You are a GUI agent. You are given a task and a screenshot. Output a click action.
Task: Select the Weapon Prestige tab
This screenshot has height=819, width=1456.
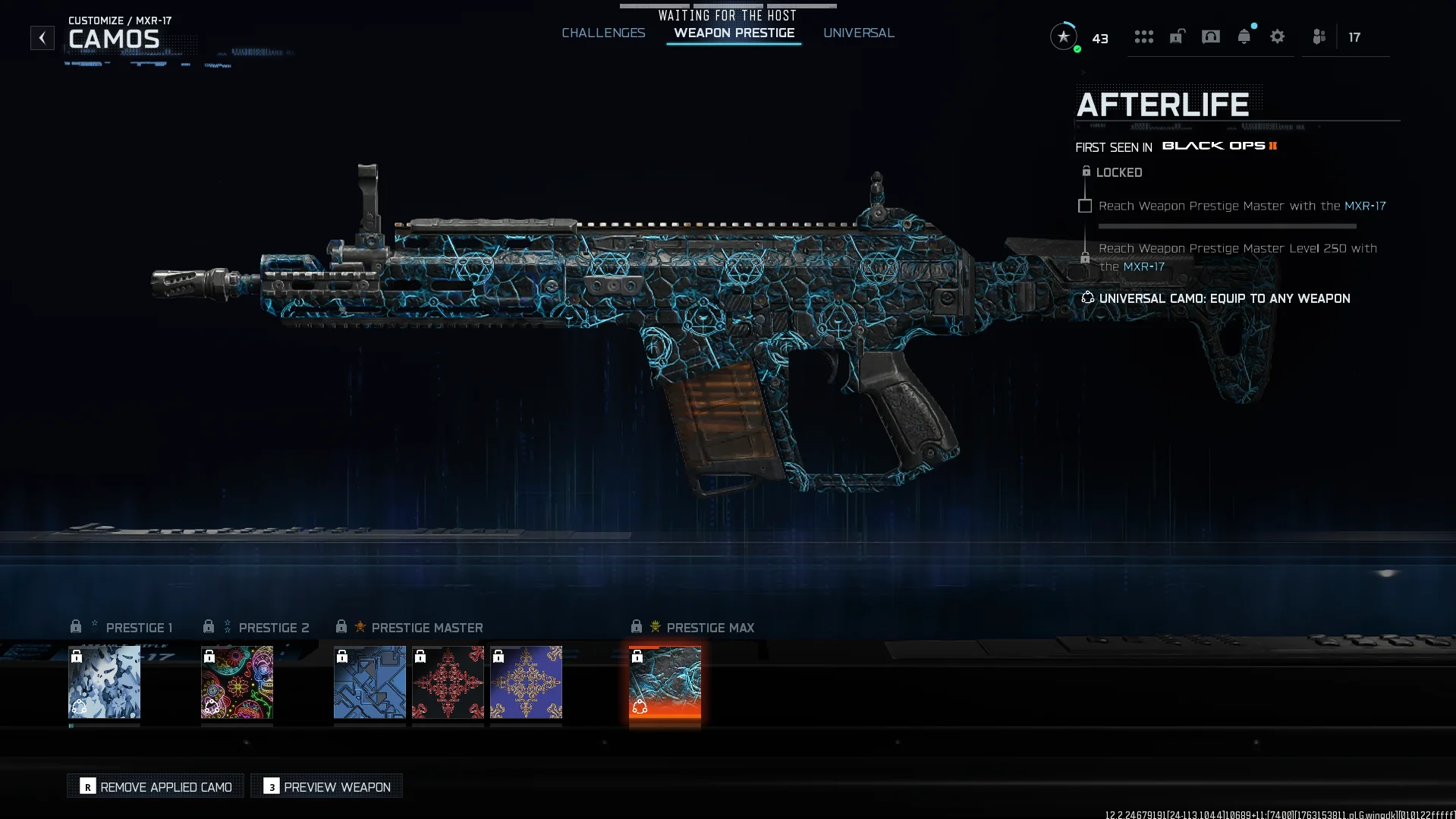(734, 33)
